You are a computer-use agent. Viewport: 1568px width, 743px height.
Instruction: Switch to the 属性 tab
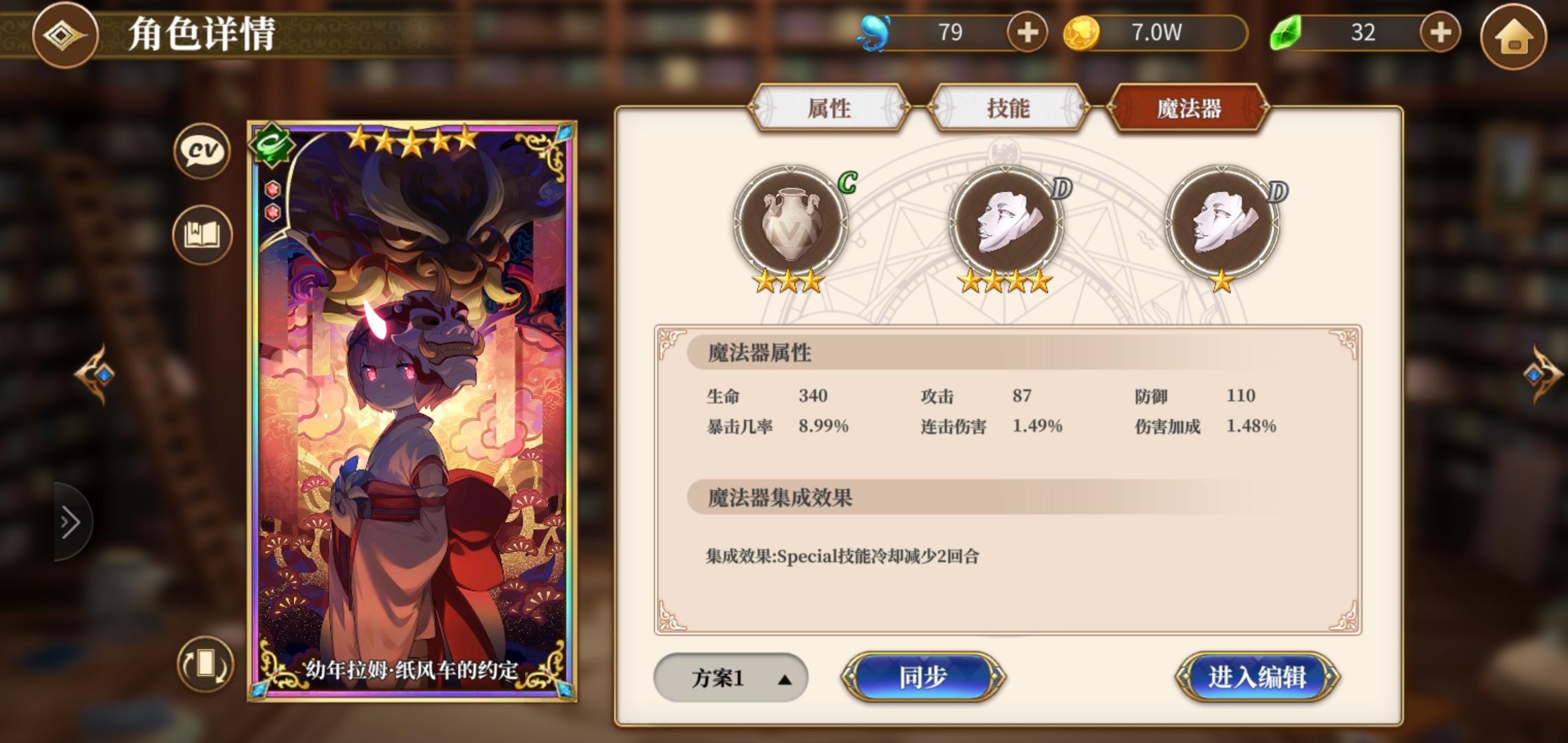[829, 109]
